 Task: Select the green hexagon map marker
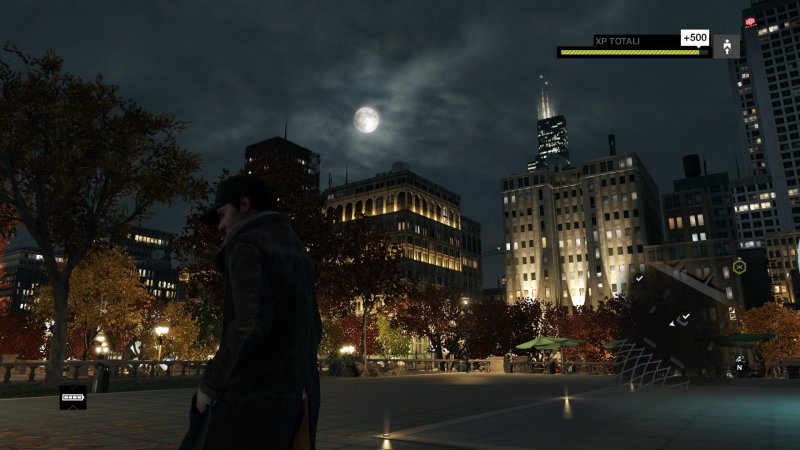pos(739,266)
